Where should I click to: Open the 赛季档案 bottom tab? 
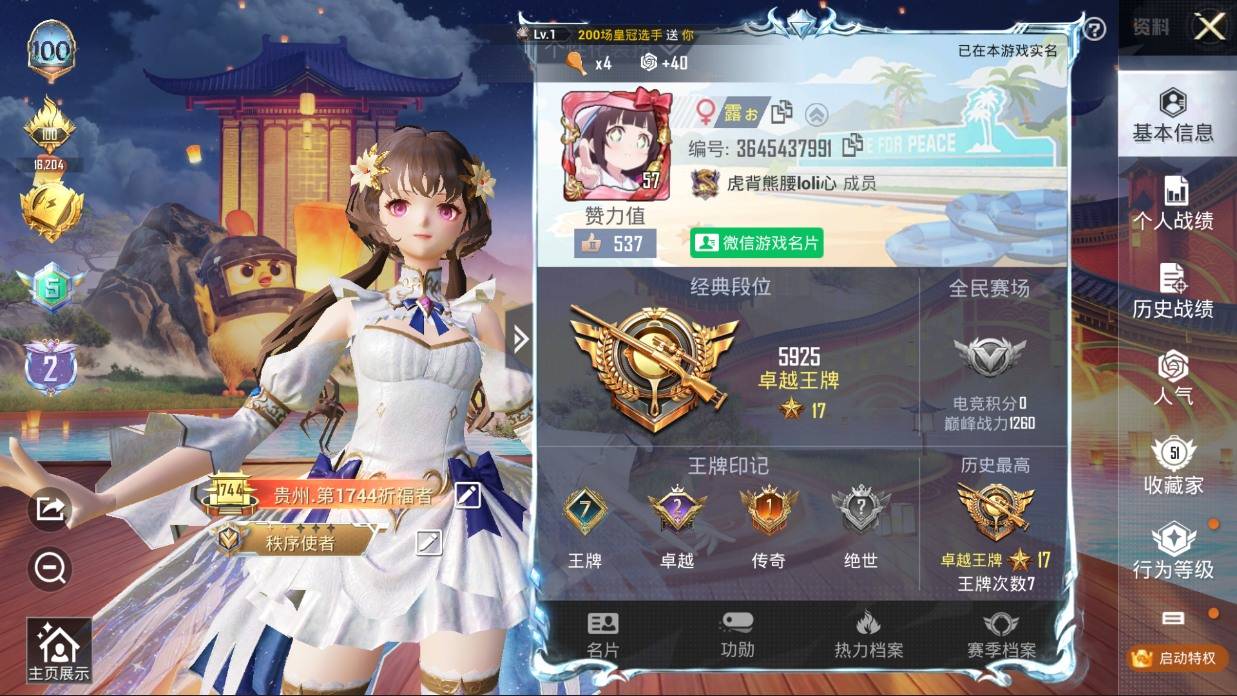[x=1000, y=635]
